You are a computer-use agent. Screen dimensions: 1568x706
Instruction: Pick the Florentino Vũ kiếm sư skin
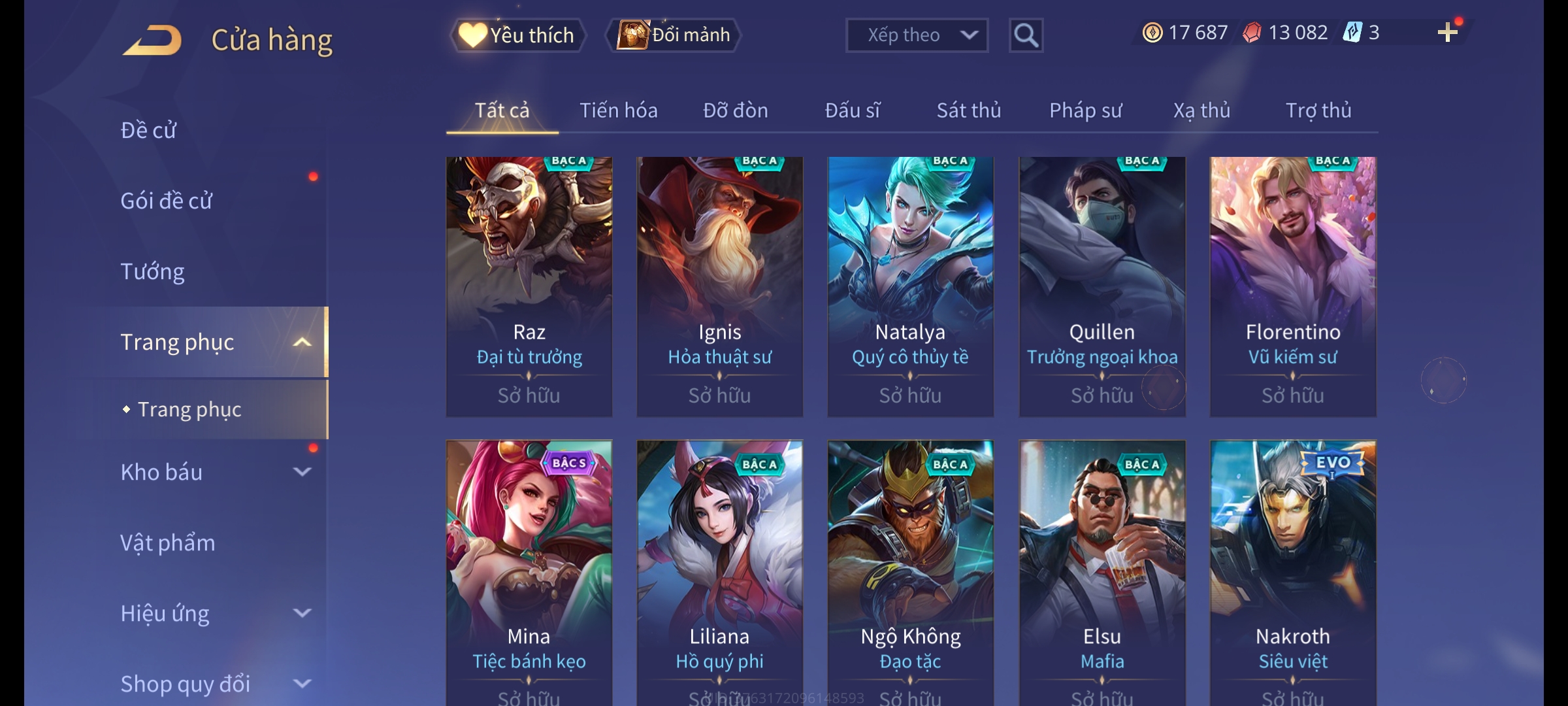click(1292, 286)
